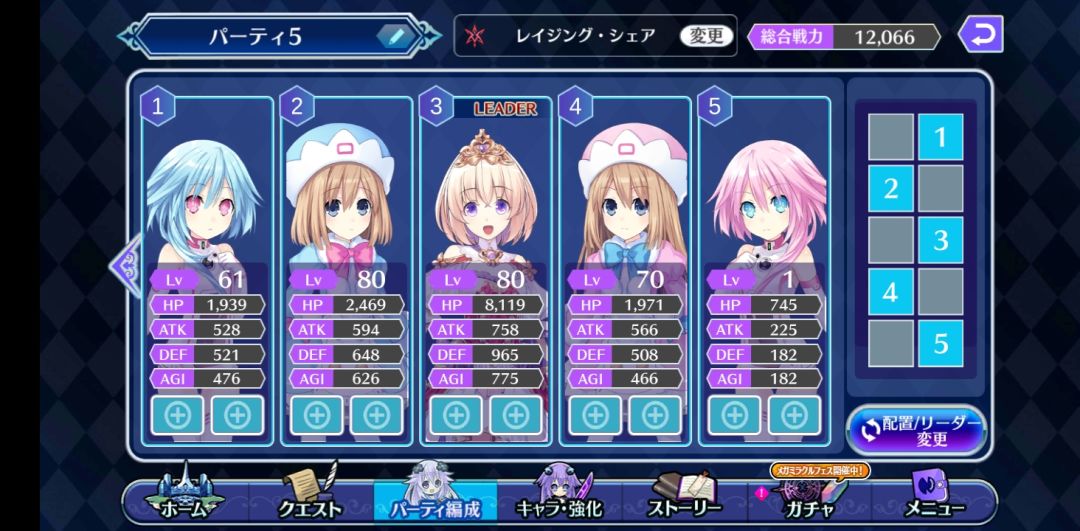The width and height of the screenshot is (1080, 531).
Task: Edit the パーティ5 party name
Action: [396, 36]
